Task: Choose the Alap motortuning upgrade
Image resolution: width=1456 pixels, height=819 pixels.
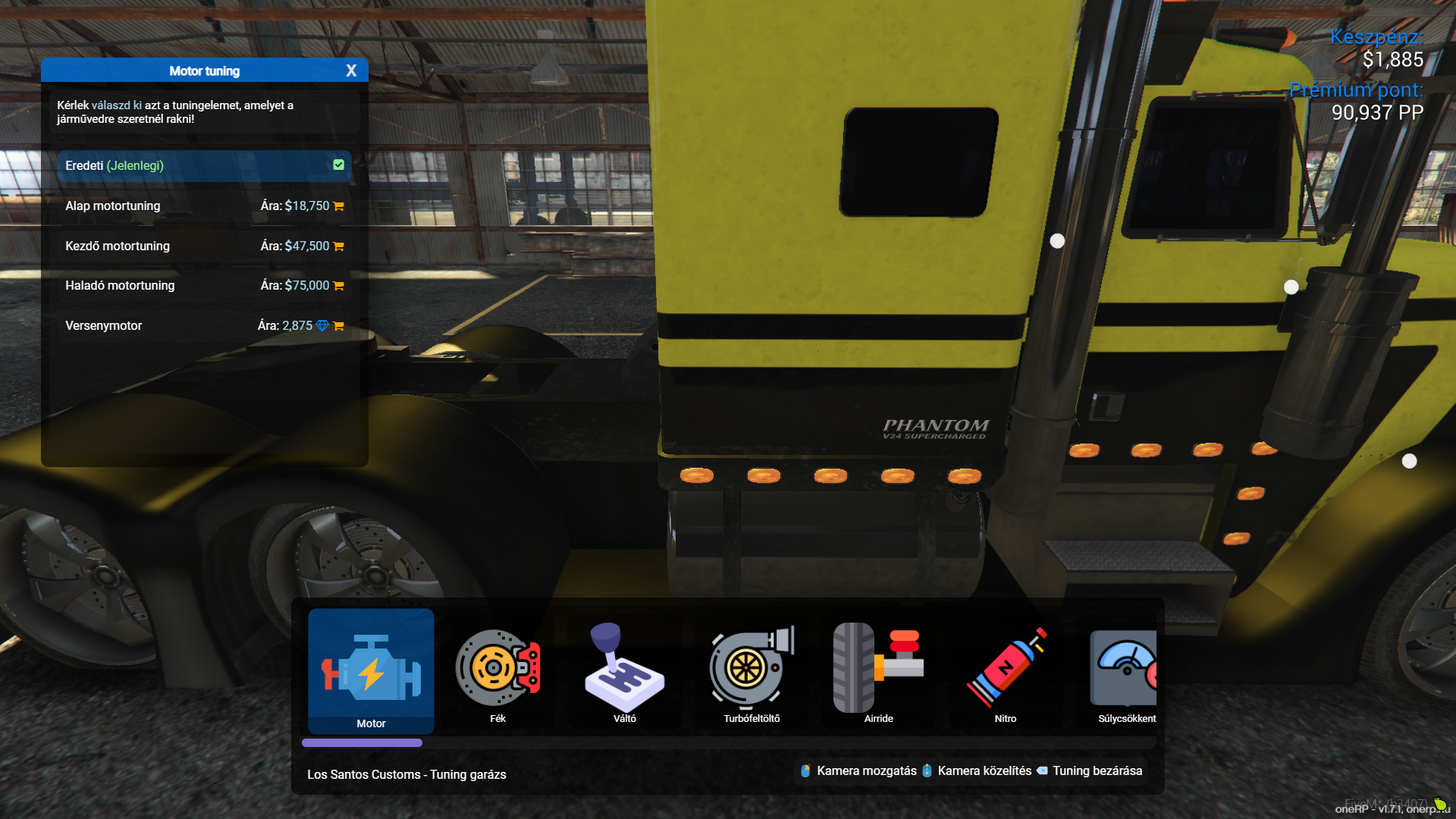Action: [204, 206]
